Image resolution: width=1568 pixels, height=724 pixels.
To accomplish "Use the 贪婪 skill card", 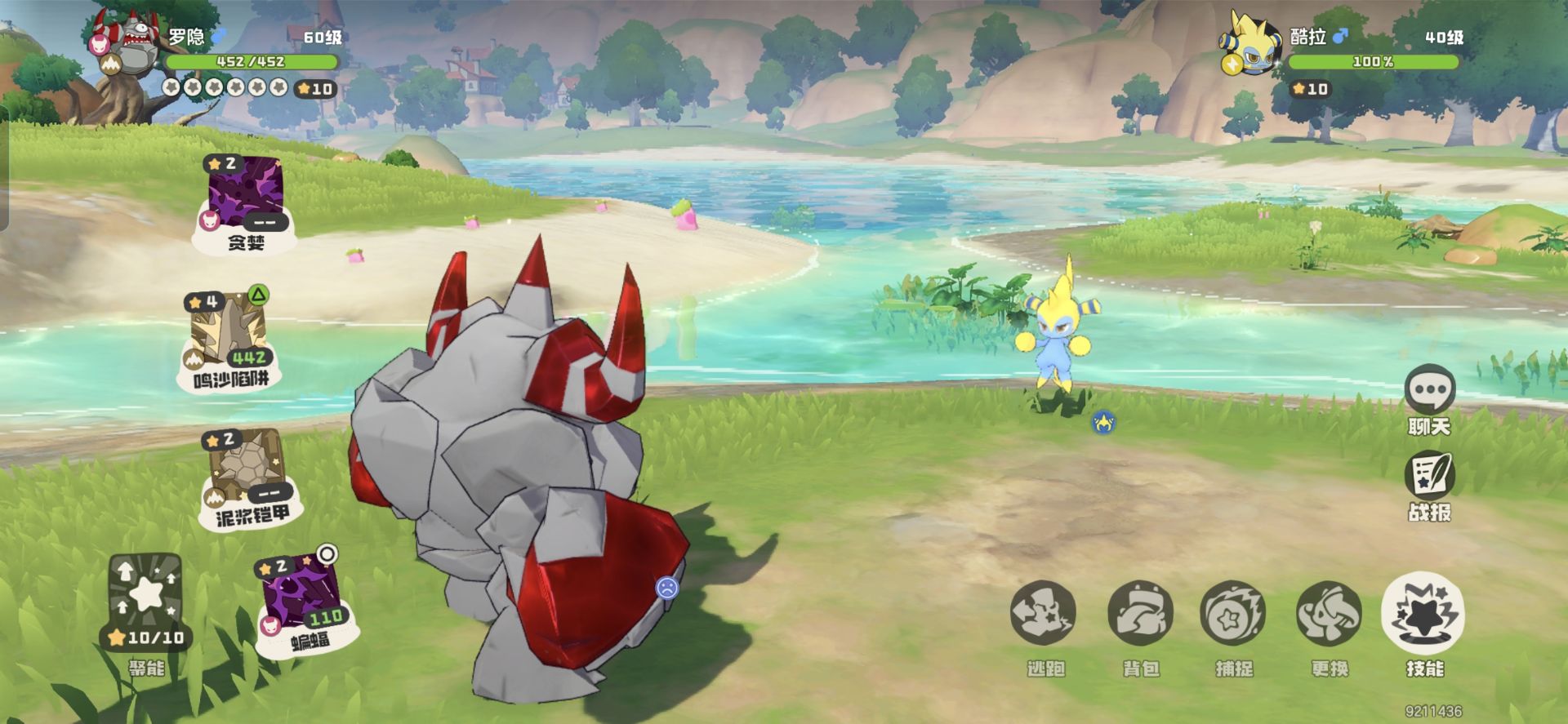I will pyautogui.click(x=245, y=194).
